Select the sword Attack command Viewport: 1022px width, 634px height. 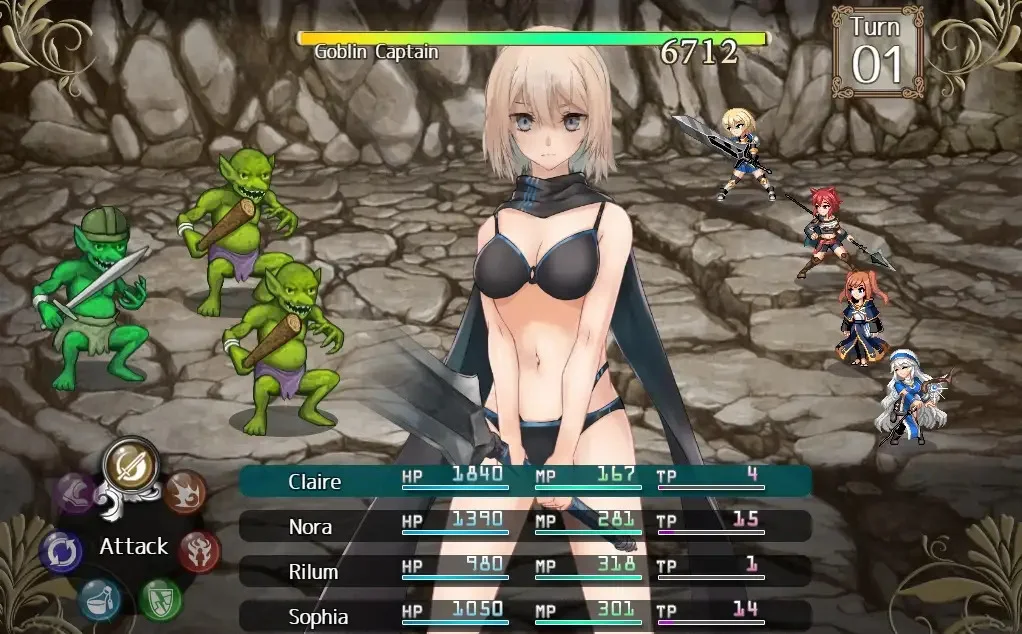pyautogui.click(x=131, y=464)
